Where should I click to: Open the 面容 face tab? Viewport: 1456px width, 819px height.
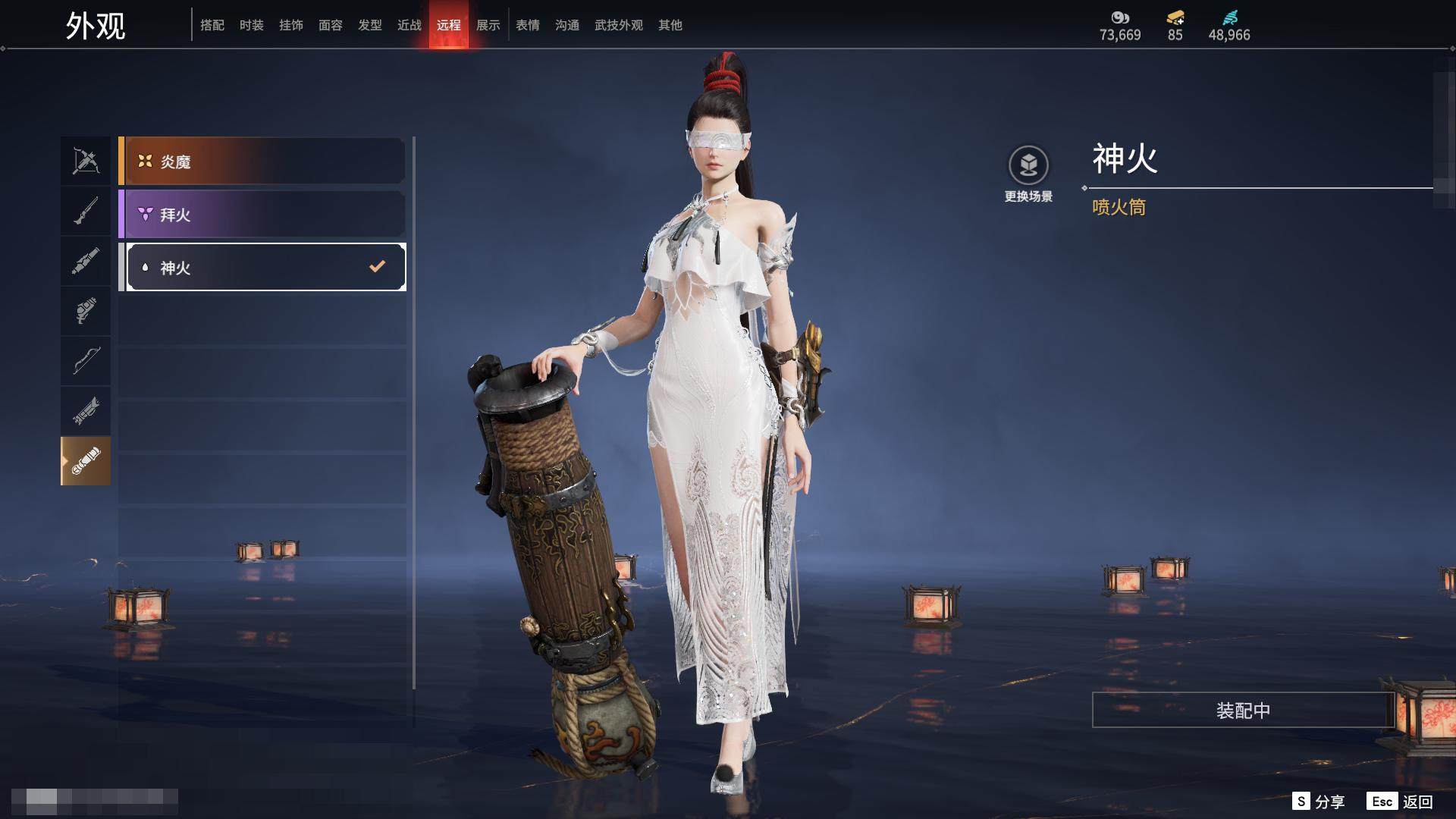(x=331, y=25)
